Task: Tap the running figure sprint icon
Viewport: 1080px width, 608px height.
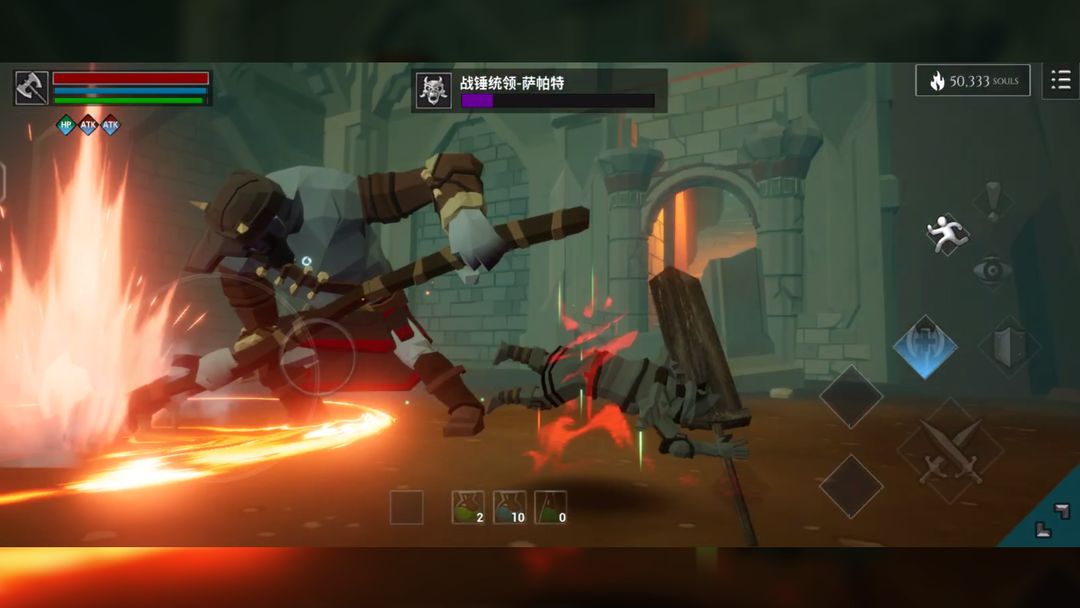Action: click(x=946, y=234)
